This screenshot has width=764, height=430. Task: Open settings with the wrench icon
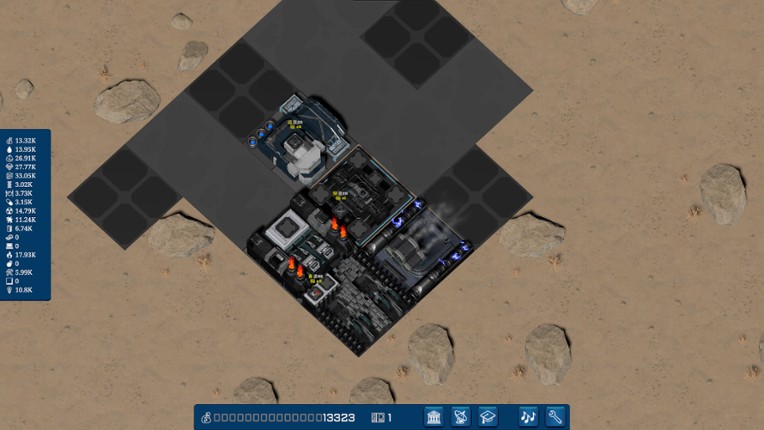coord(555,417)
